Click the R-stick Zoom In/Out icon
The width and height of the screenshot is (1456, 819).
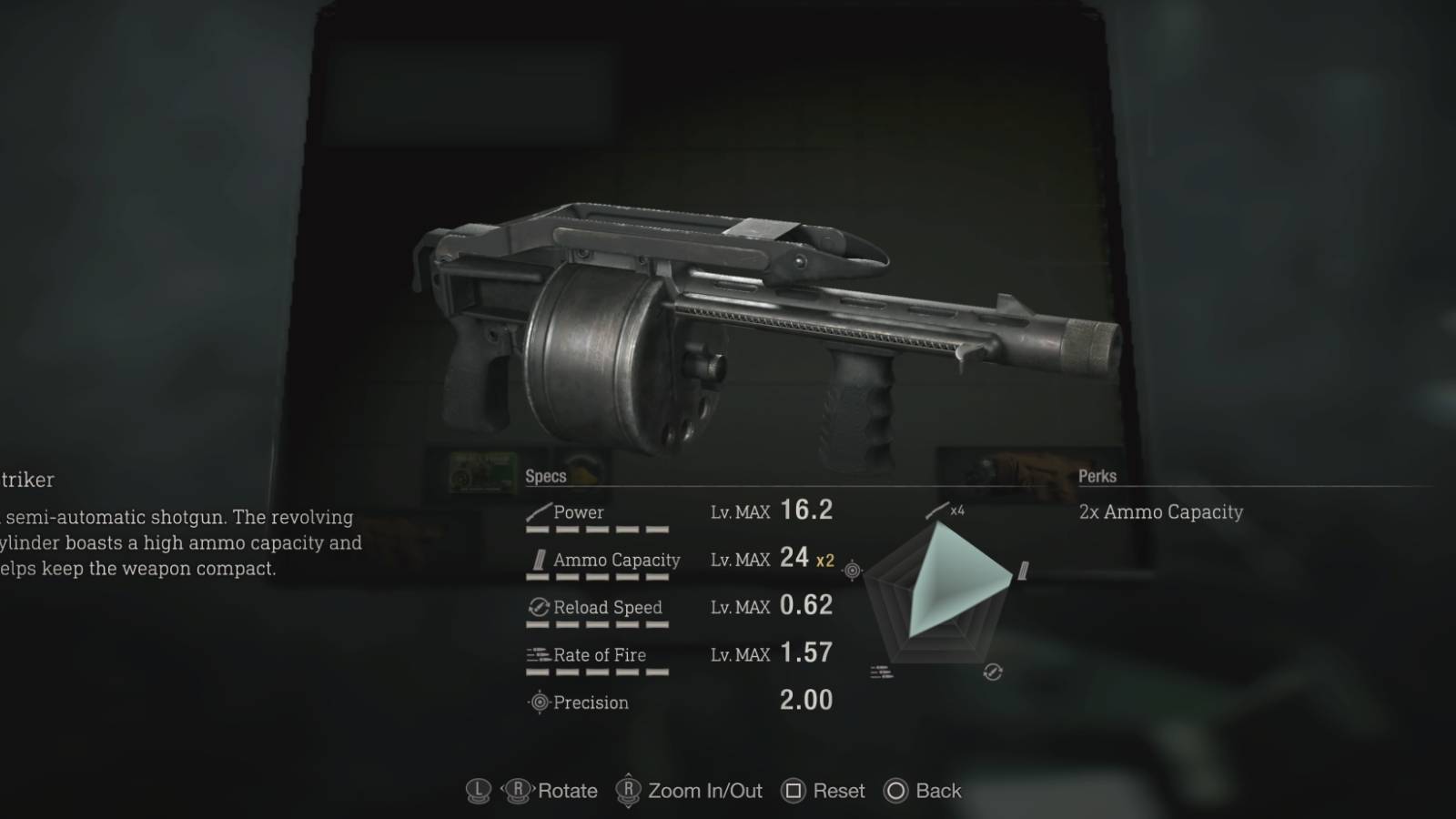pyautogui.click(x=628, y=792)
